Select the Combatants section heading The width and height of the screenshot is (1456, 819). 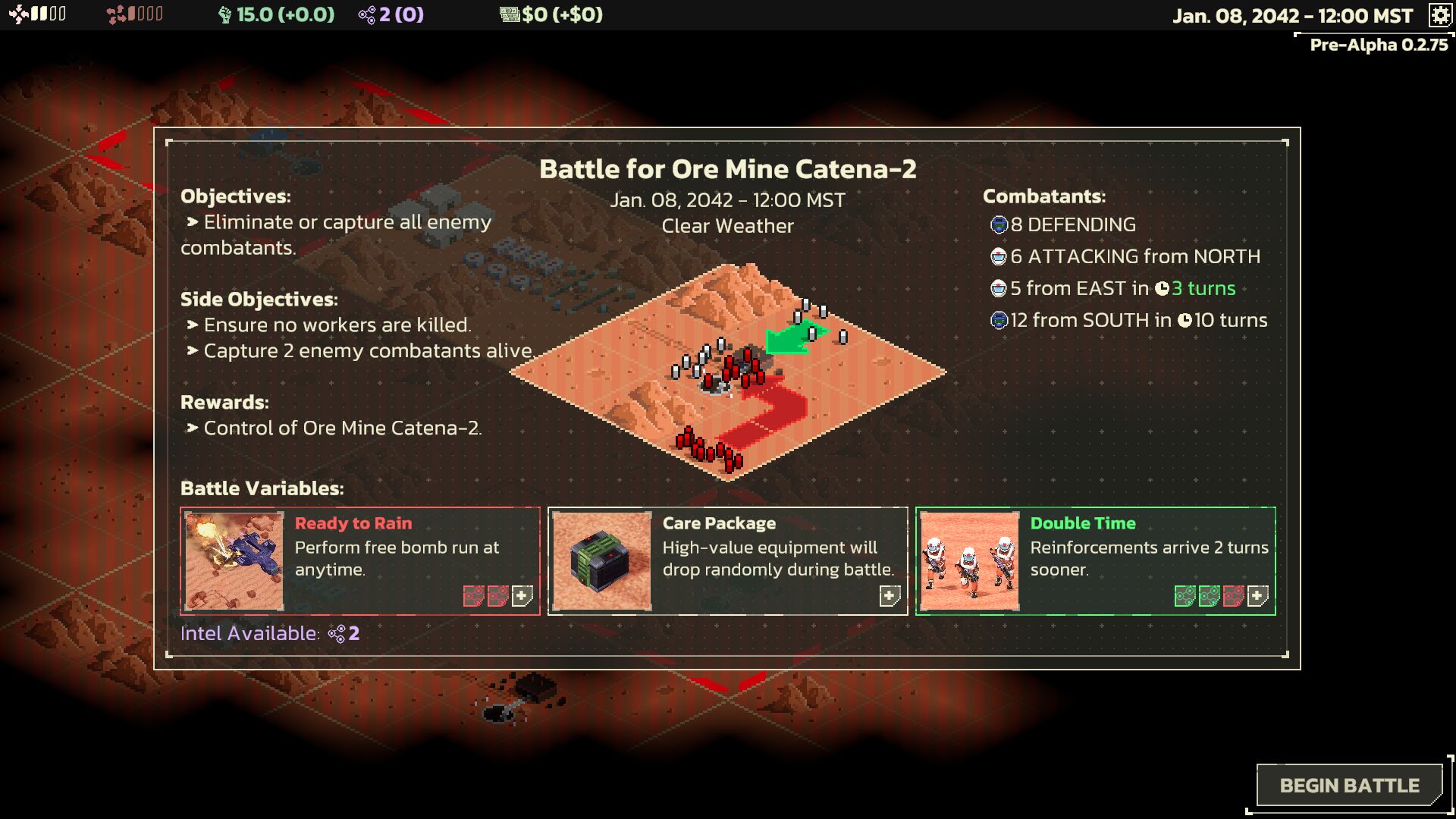[1044, 196]
